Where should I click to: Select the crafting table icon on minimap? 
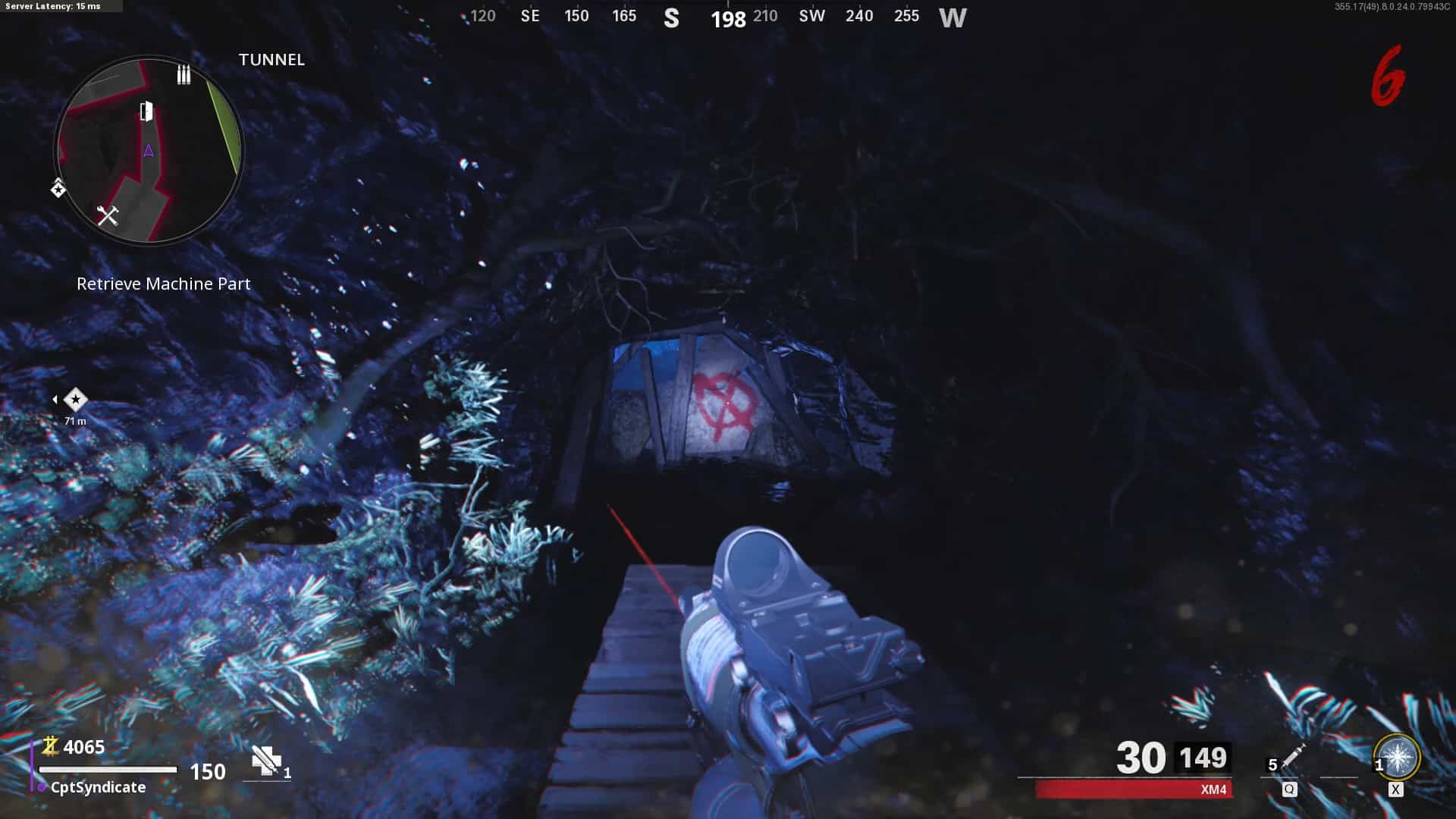(108, 216)
